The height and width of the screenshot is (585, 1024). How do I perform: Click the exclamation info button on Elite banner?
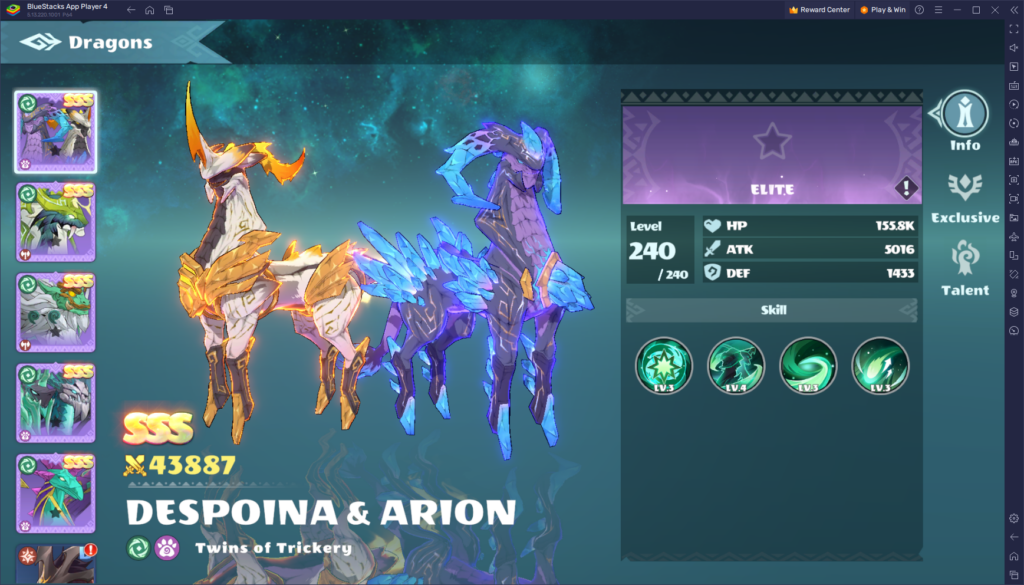(x=905, y=188)
